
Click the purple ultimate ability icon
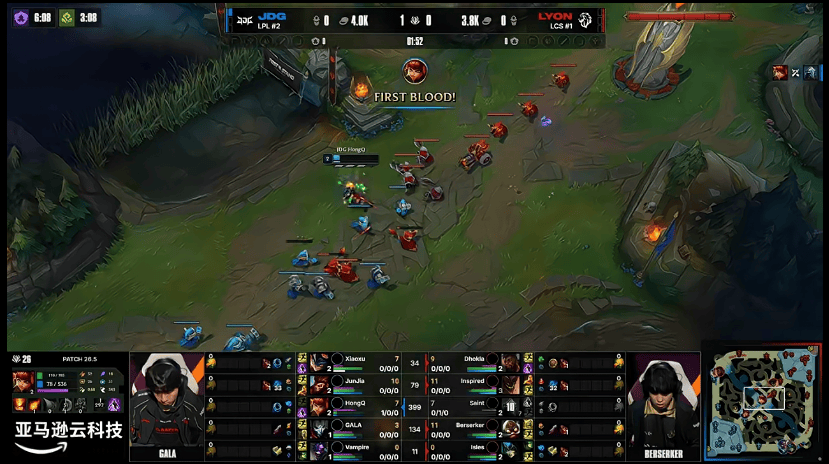114,404
